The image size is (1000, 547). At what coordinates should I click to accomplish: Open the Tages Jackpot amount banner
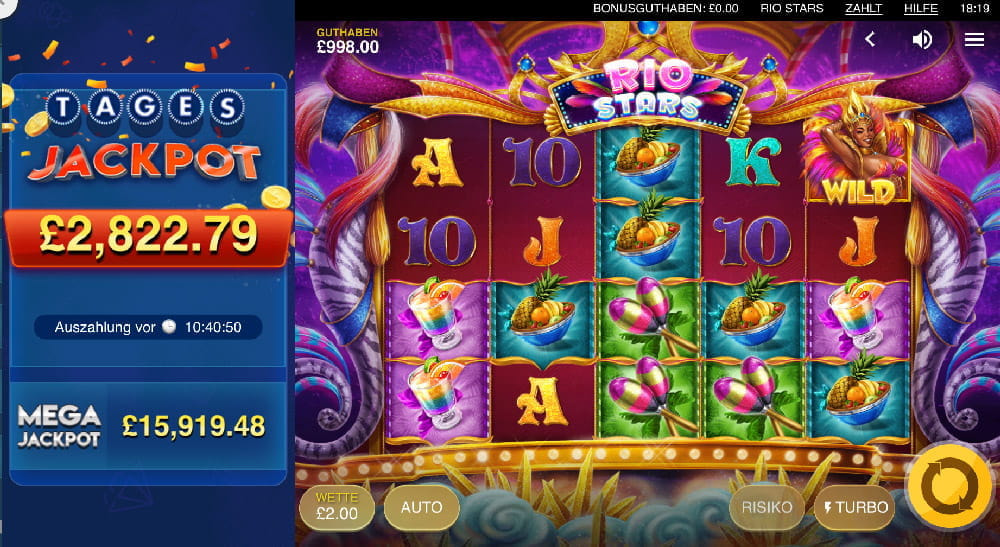pyautogui.click(x=148, y=235)
